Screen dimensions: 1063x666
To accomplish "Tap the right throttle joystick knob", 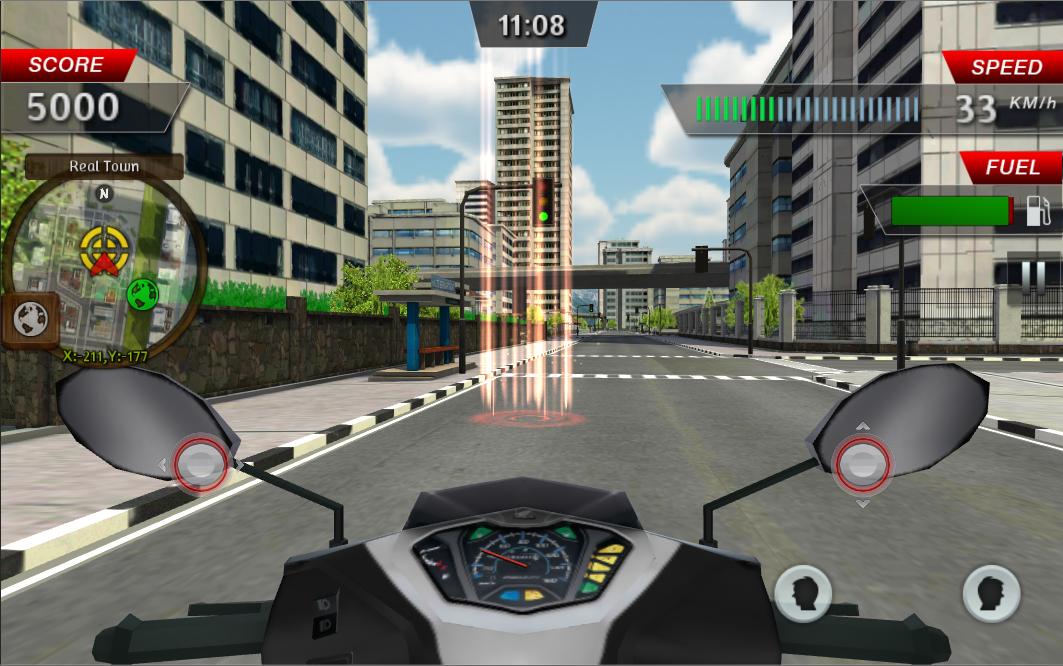I will tap(862, 464).
